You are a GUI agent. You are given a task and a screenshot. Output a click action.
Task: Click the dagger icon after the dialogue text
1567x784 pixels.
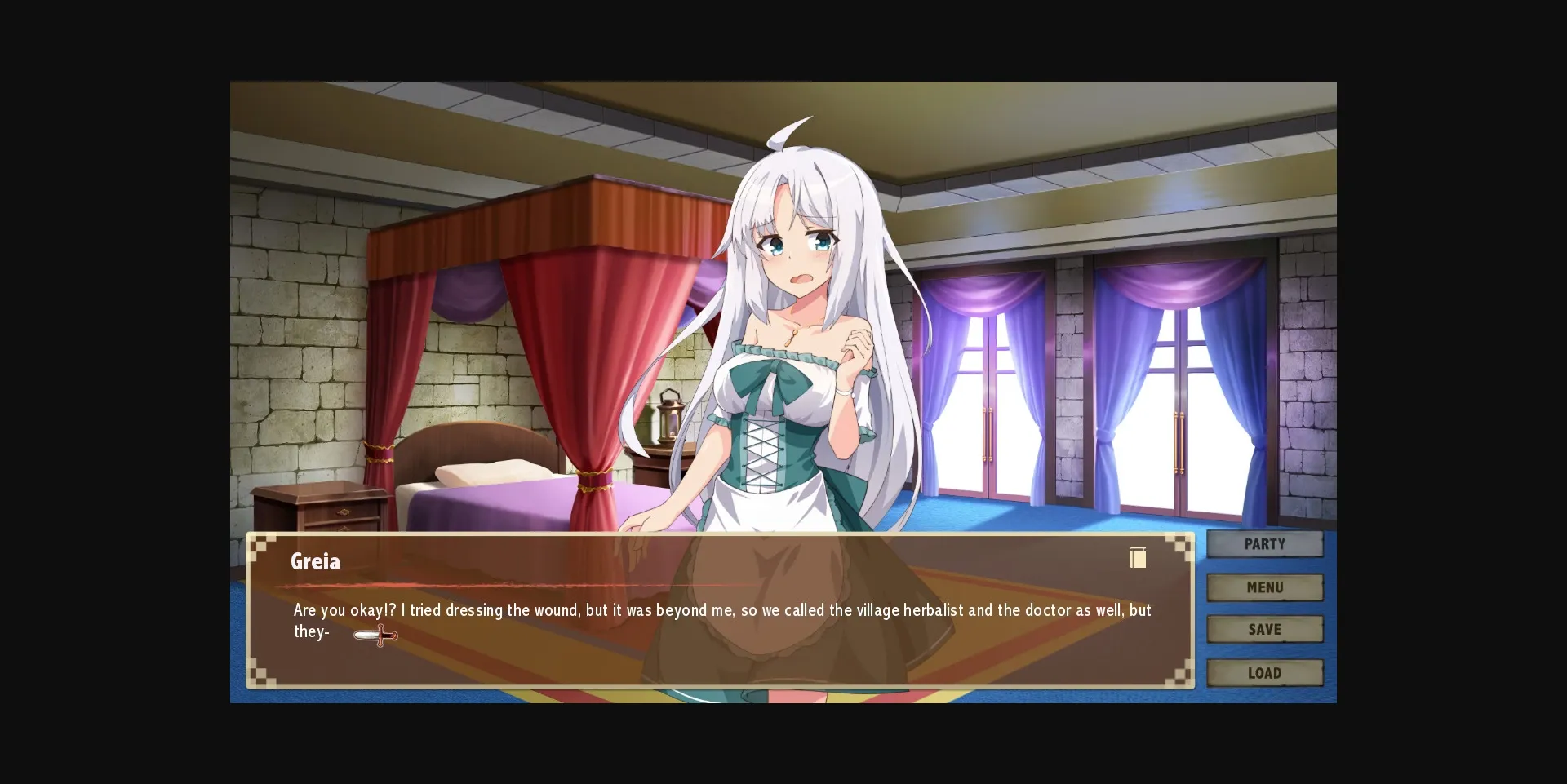coord(375,634)
